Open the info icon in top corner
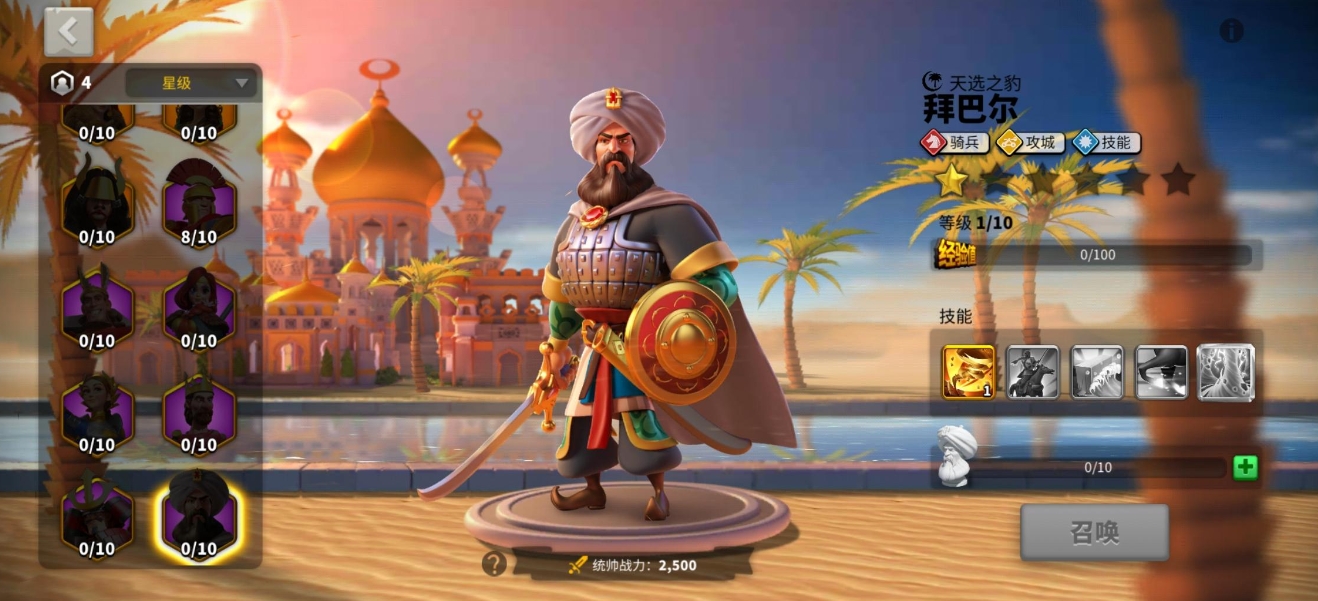 1231,31
